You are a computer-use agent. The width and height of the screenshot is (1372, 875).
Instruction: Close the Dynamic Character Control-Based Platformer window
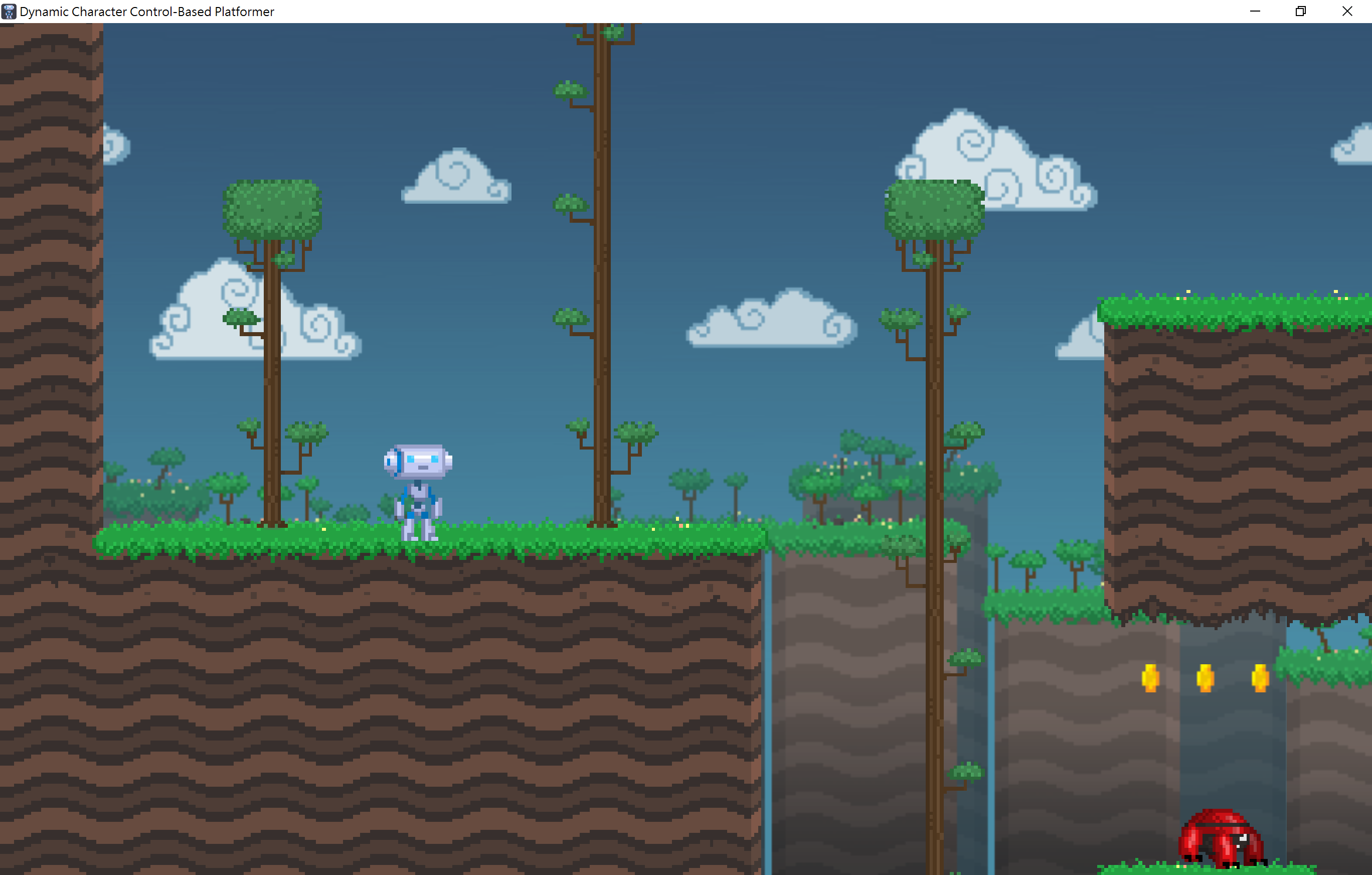pyautogui.click(x=1346, y=11)
